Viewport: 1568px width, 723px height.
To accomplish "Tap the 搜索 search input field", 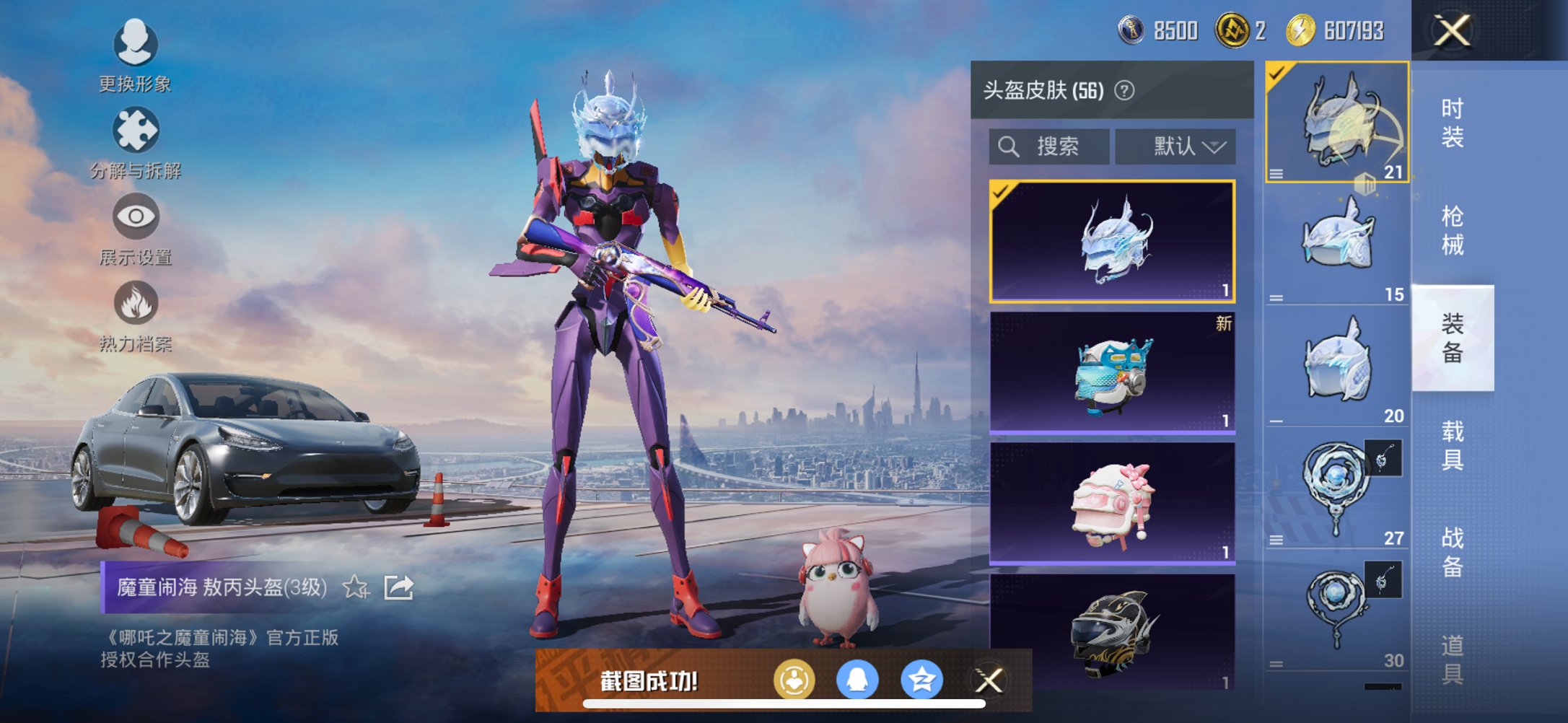I will [x=1054, y=146].
